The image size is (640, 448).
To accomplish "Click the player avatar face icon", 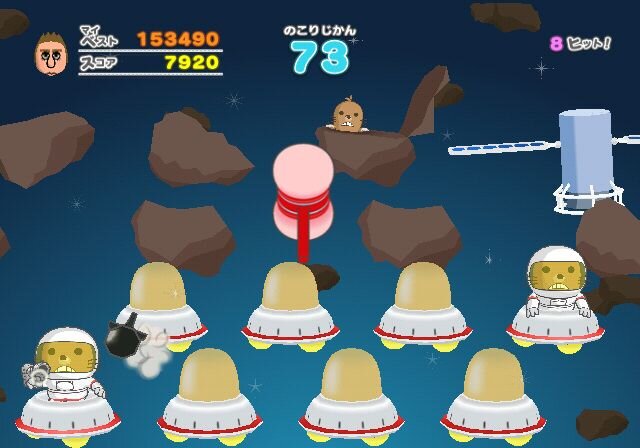I will point(49,53).
